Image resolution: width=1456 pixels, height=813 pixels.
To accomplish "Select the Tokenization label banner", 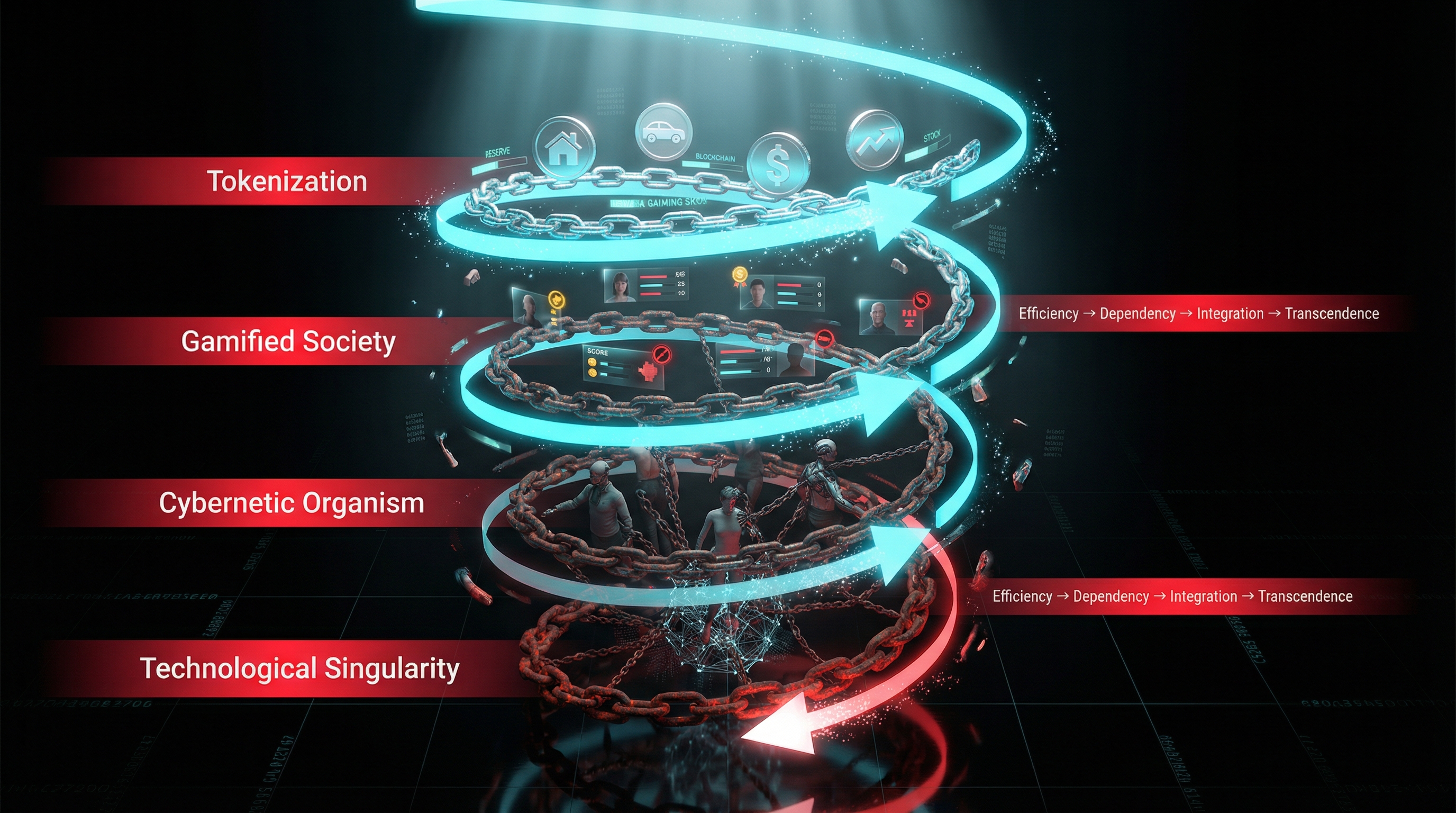I will (x=287, y=182).
